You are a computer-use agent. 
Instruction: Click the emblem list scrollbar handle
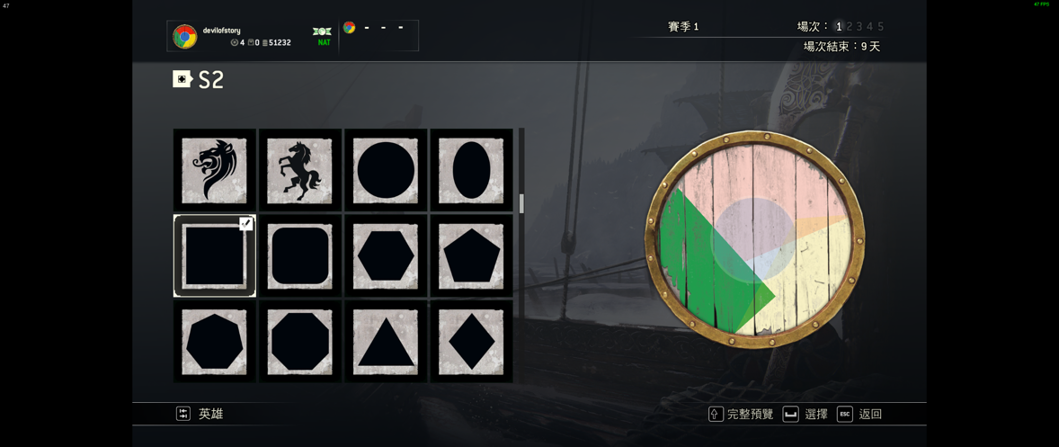tap(521, 203)
